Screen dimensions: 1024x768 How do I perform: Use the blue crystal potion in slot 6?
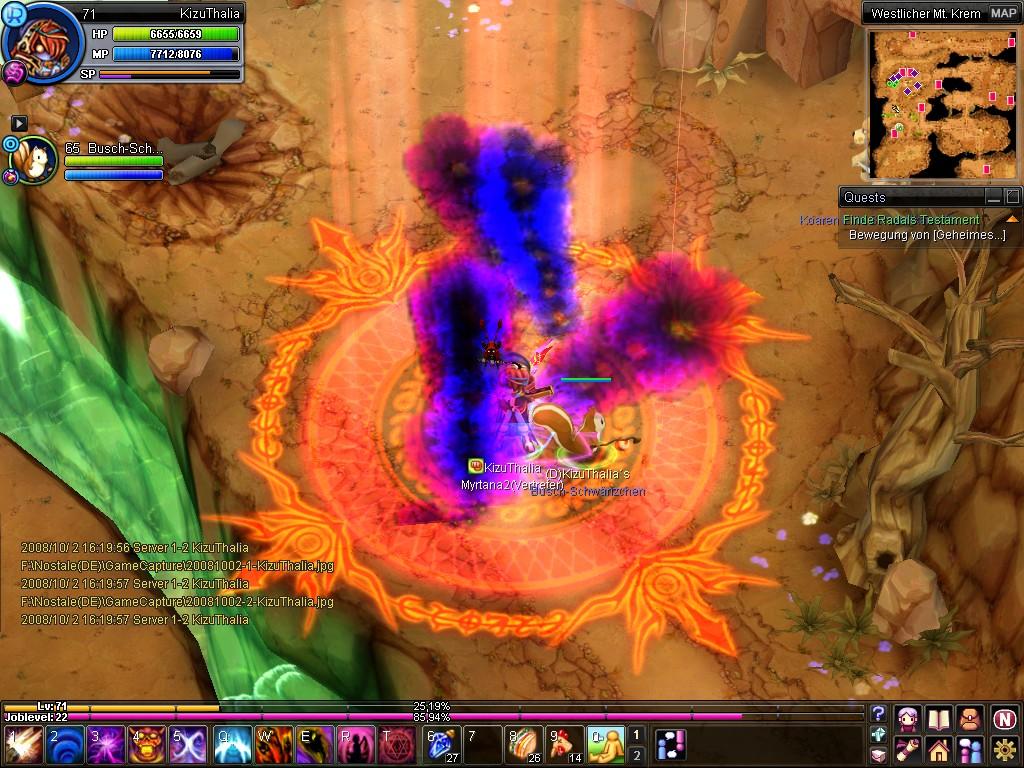point(441,746)
